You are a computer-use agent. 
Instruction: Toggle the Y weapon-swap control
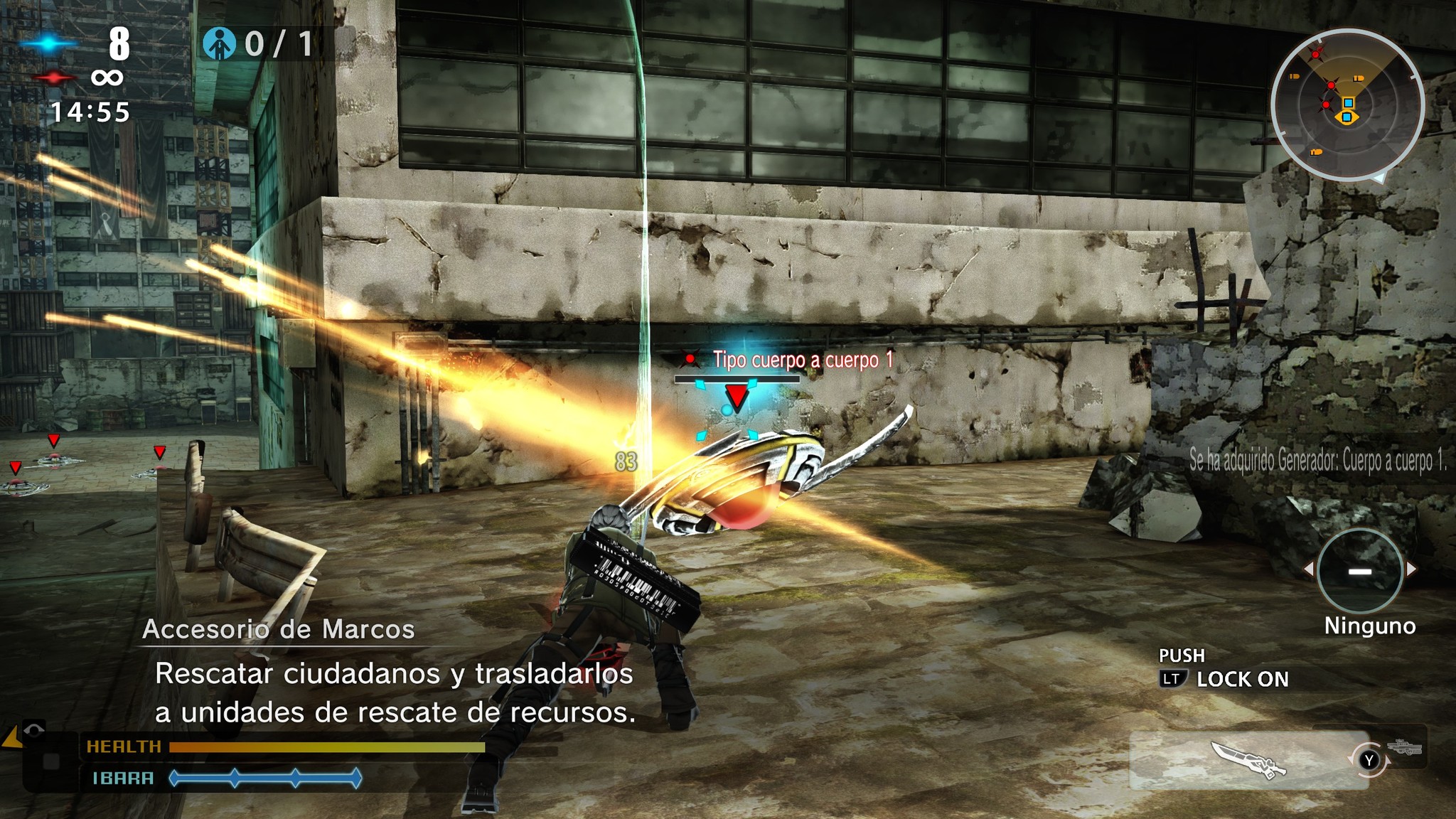pyautogui.click(x=1369, y=760)
